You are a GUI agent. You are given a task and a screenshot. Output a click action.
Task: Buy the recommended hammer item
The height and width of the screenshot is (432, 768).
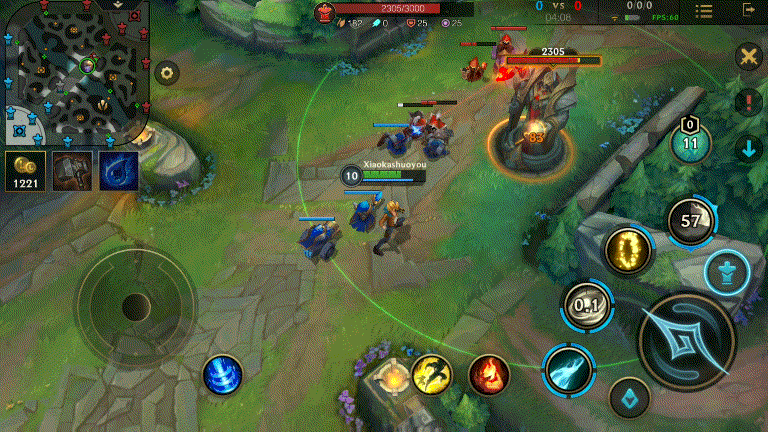click(x=72, y=171)
